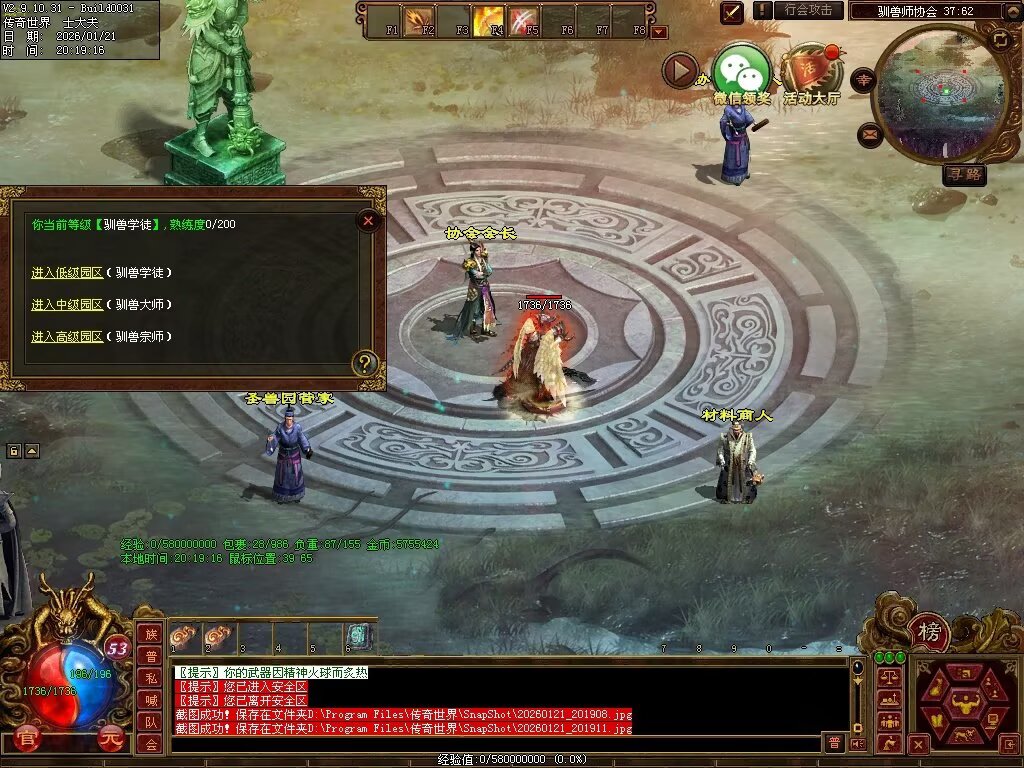Enter the low-level garden (进入低级园区)
This screenshot has width=1024, height=768.
(67, 272)
